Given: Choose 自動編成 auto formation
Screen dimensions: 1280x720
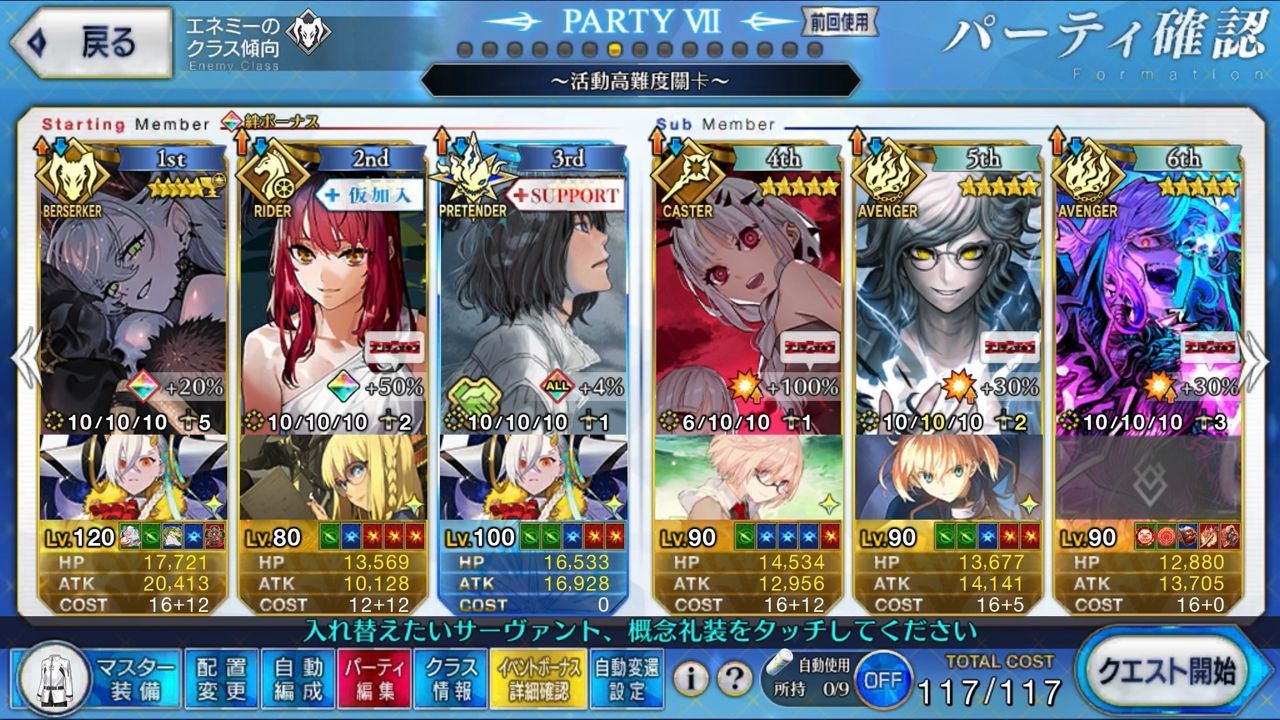Looking at the screenshot, I should (x=298, y=679).
